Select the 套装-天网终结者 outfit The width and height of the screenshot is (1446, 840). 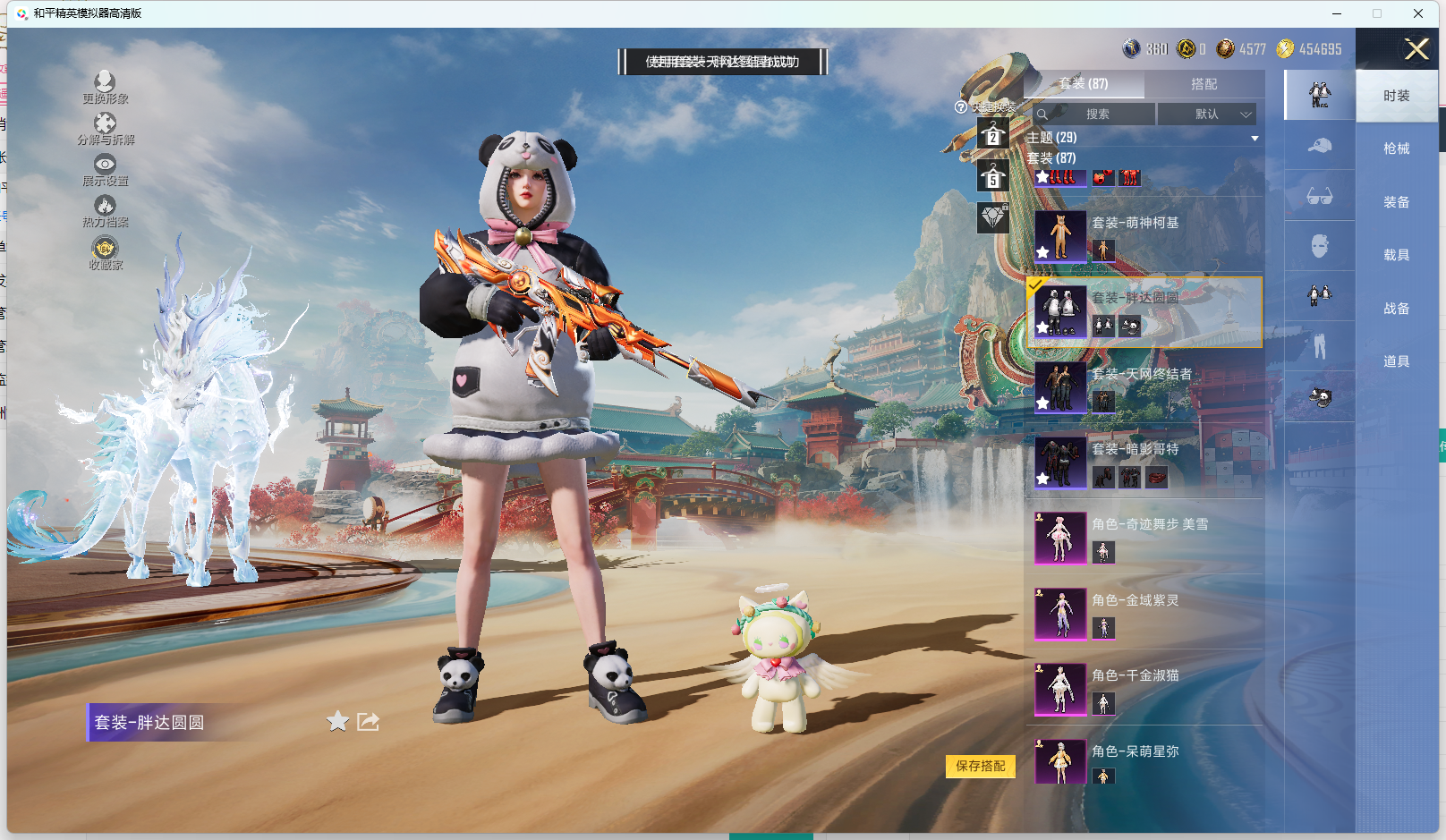click(1141, 375)
